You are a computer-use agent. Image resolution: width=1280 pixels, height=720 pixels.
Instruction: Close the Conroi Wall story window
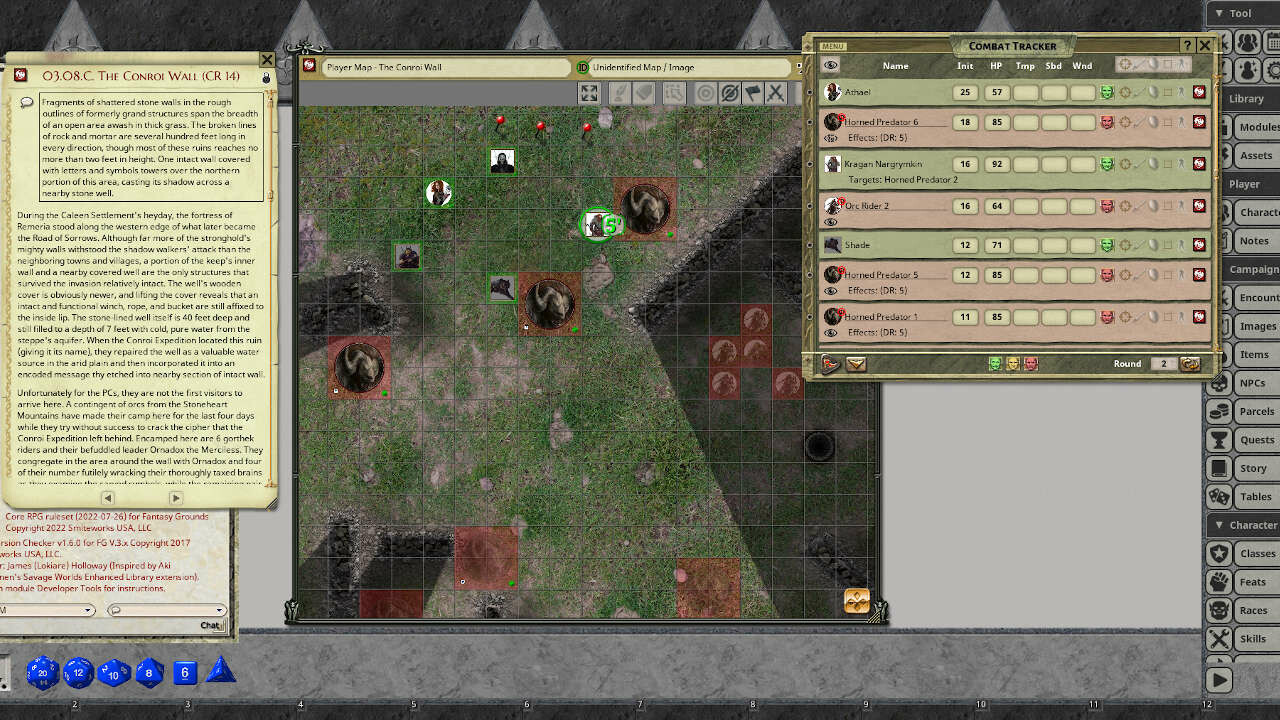point(266,60)
